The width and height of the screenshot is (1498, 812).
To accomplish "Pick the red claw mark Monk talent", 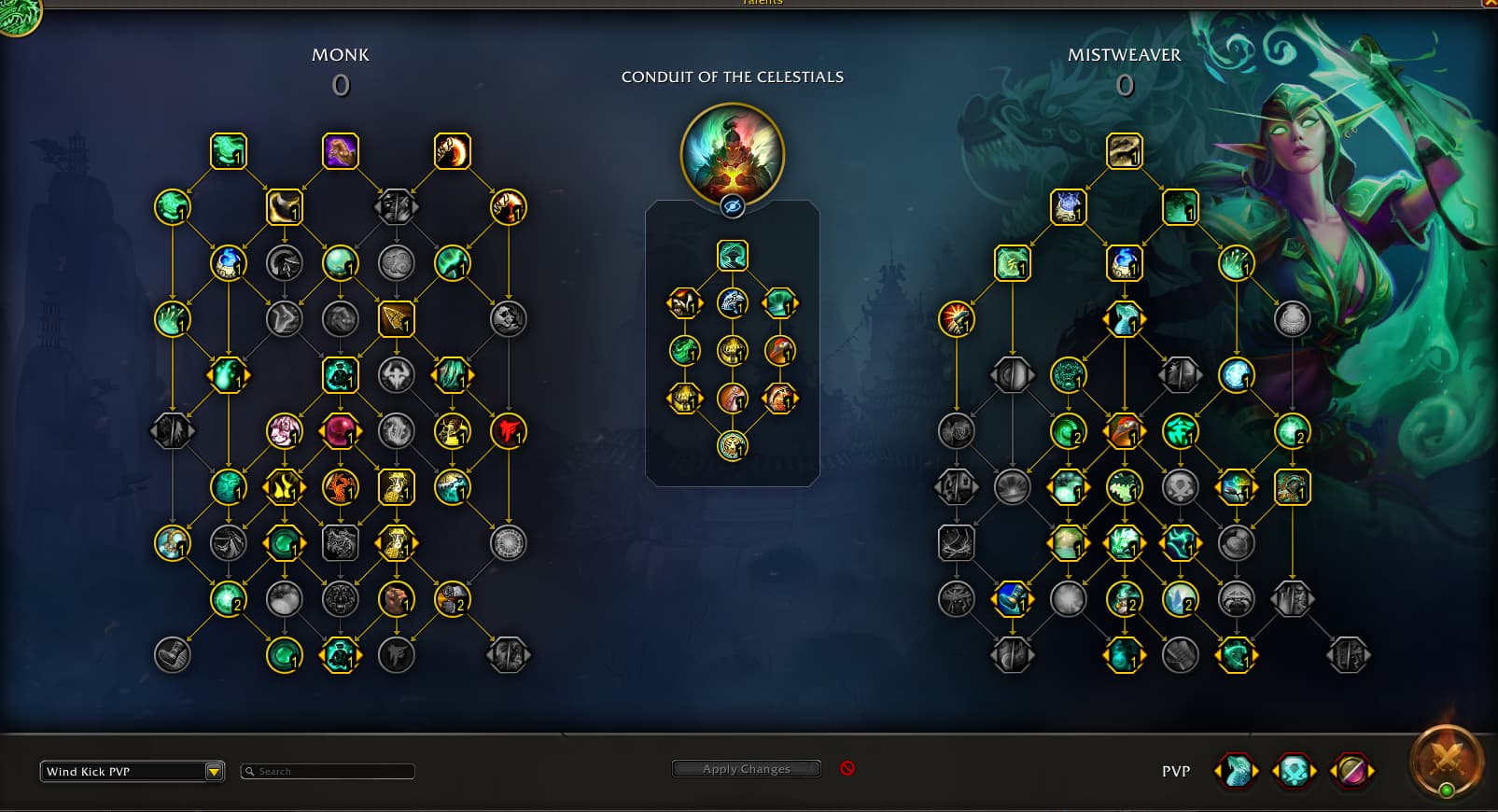I will [x=509, y=431].
